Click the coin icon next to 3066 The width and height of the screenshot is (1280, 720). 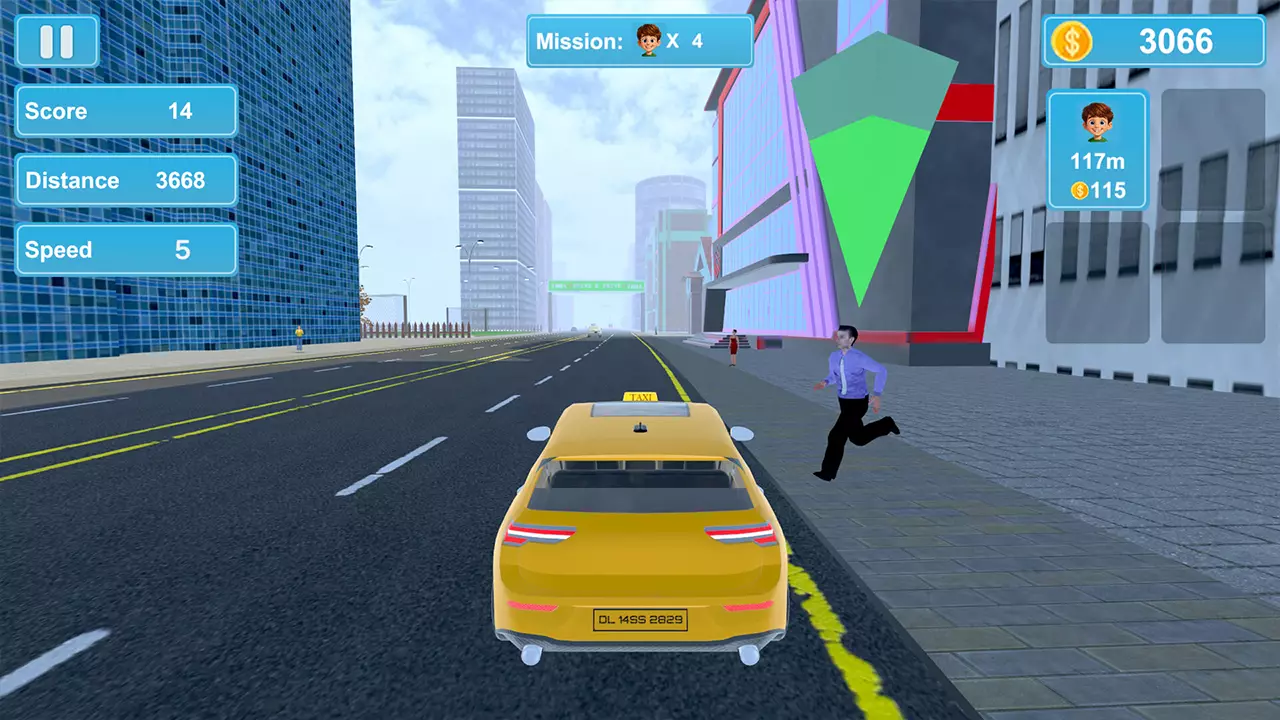click(1073, 41)
